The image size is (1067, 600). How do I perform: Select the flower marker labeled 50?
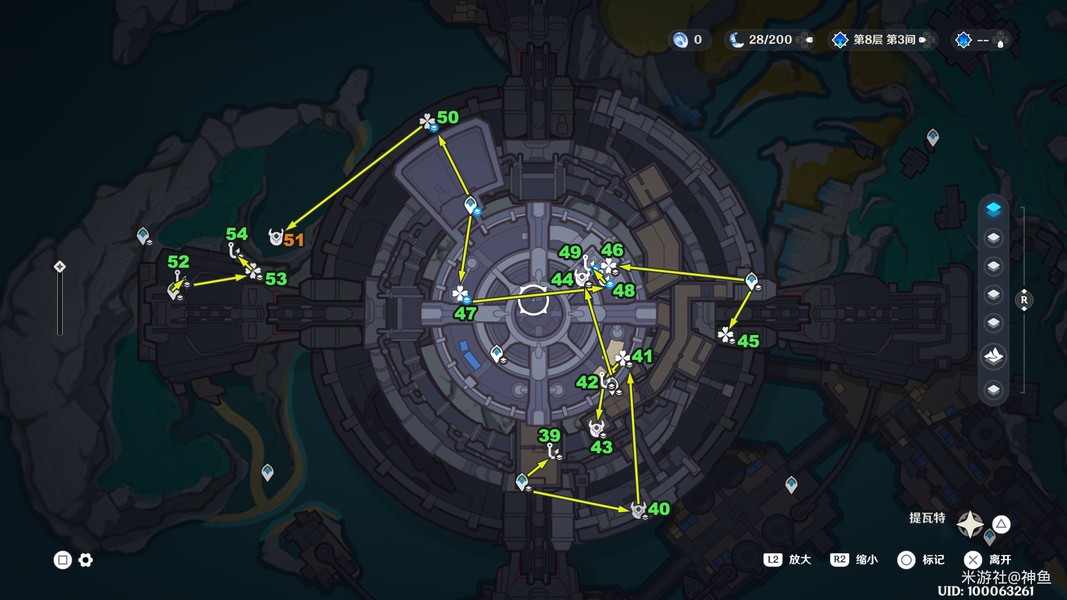(428, 123)
